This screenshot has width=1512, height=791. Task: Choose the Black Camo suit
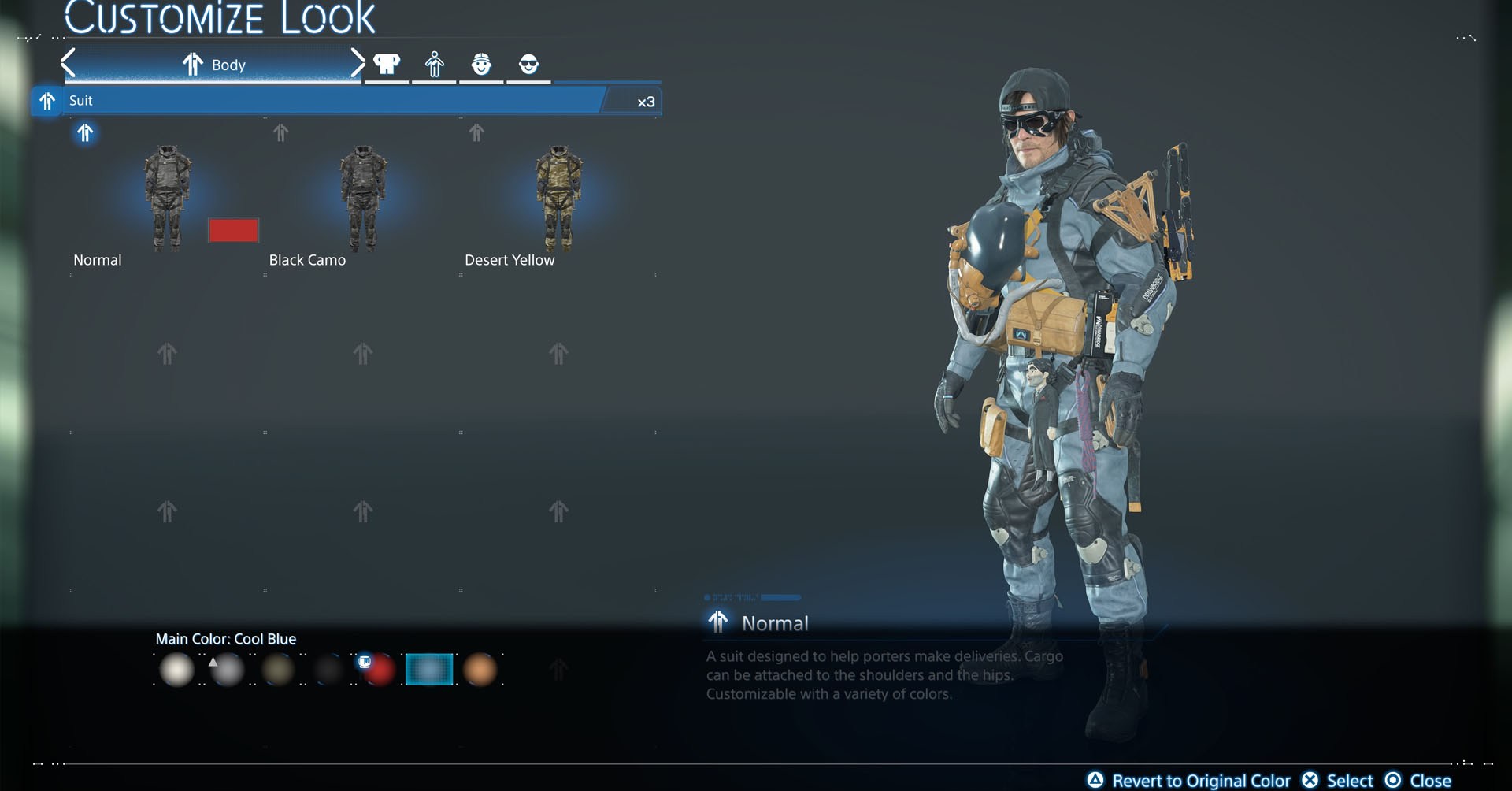point(362,199)
